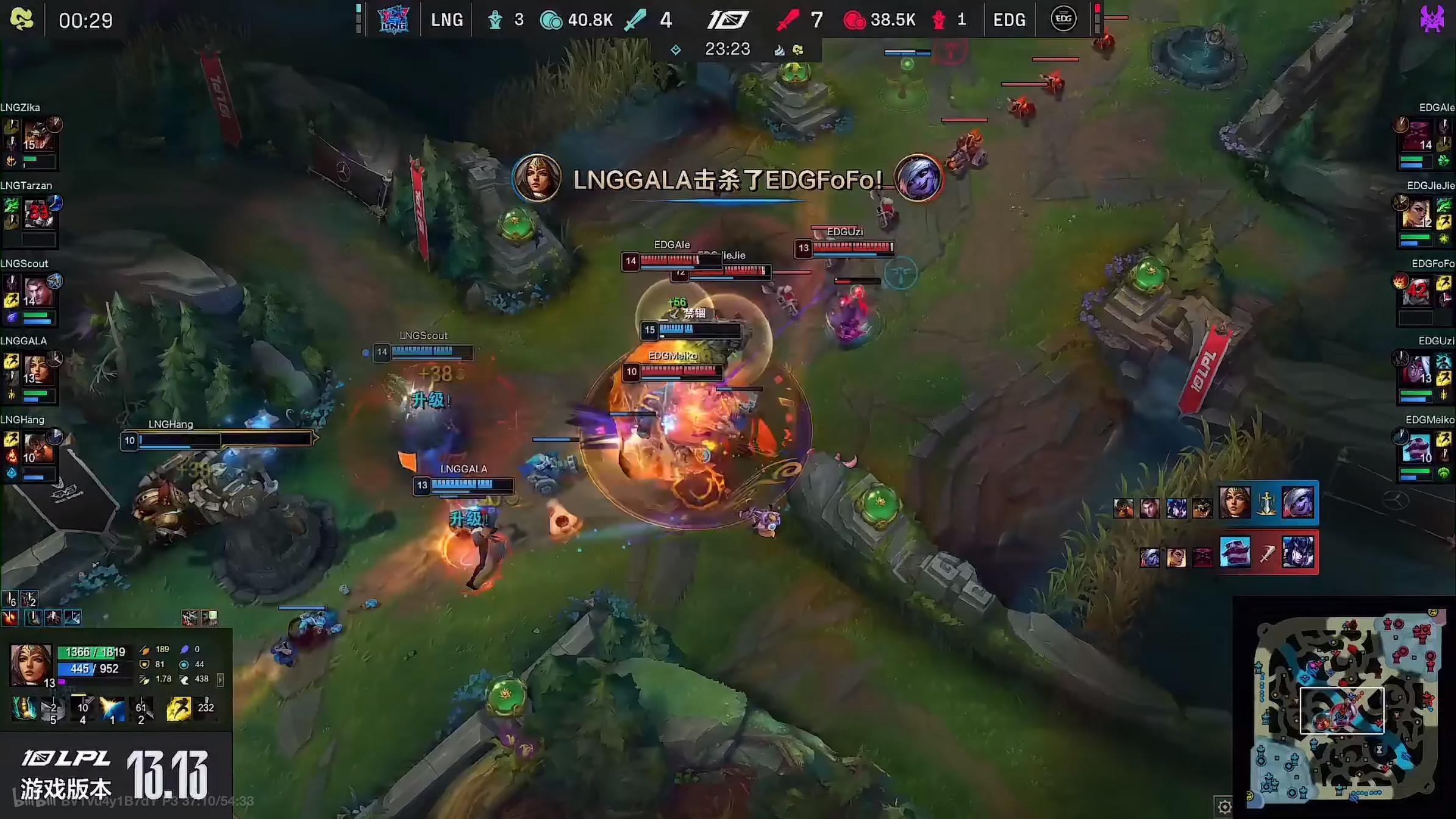Select LNGTarzan's player portrait
Viewport: 1456px width, 819px height.
[38, 214]
